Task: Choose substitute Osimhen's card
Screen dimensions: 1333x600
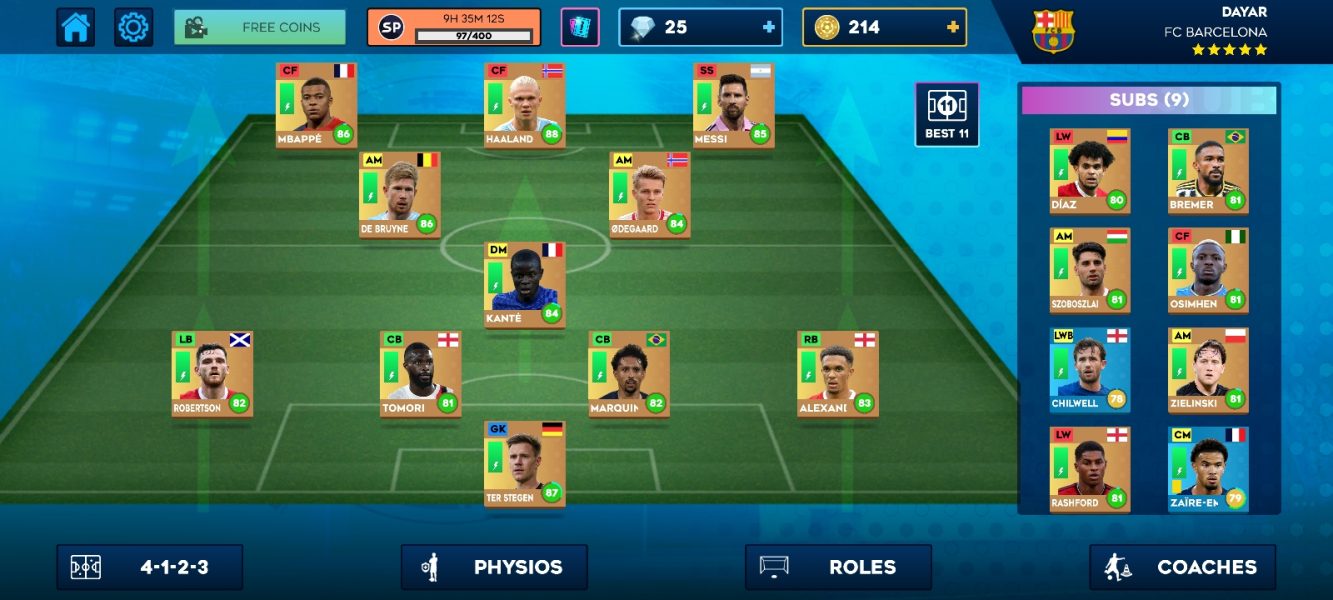Action: tap(1208, 270)
